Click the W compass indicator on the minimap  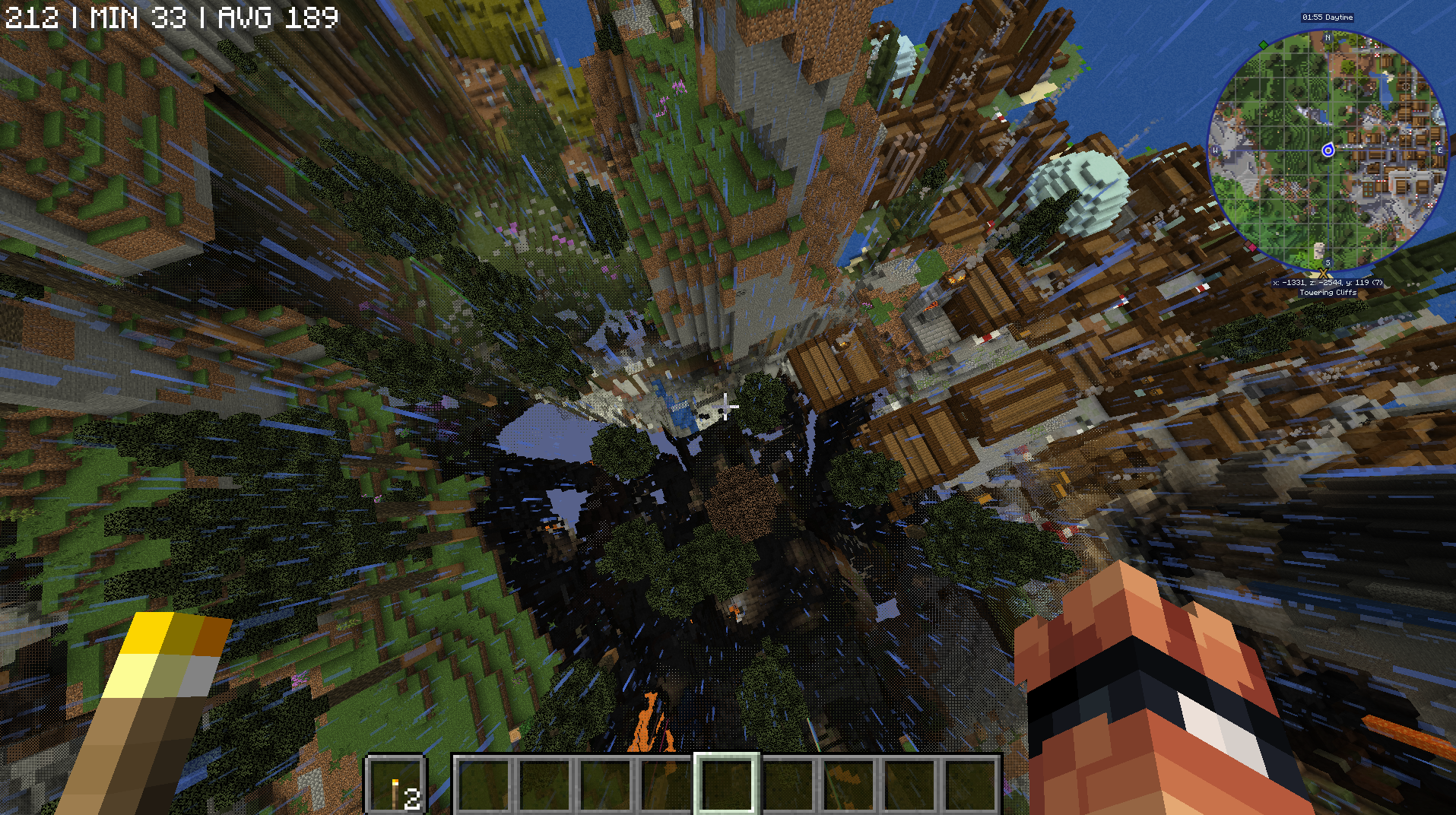[x=1214, y=151]
